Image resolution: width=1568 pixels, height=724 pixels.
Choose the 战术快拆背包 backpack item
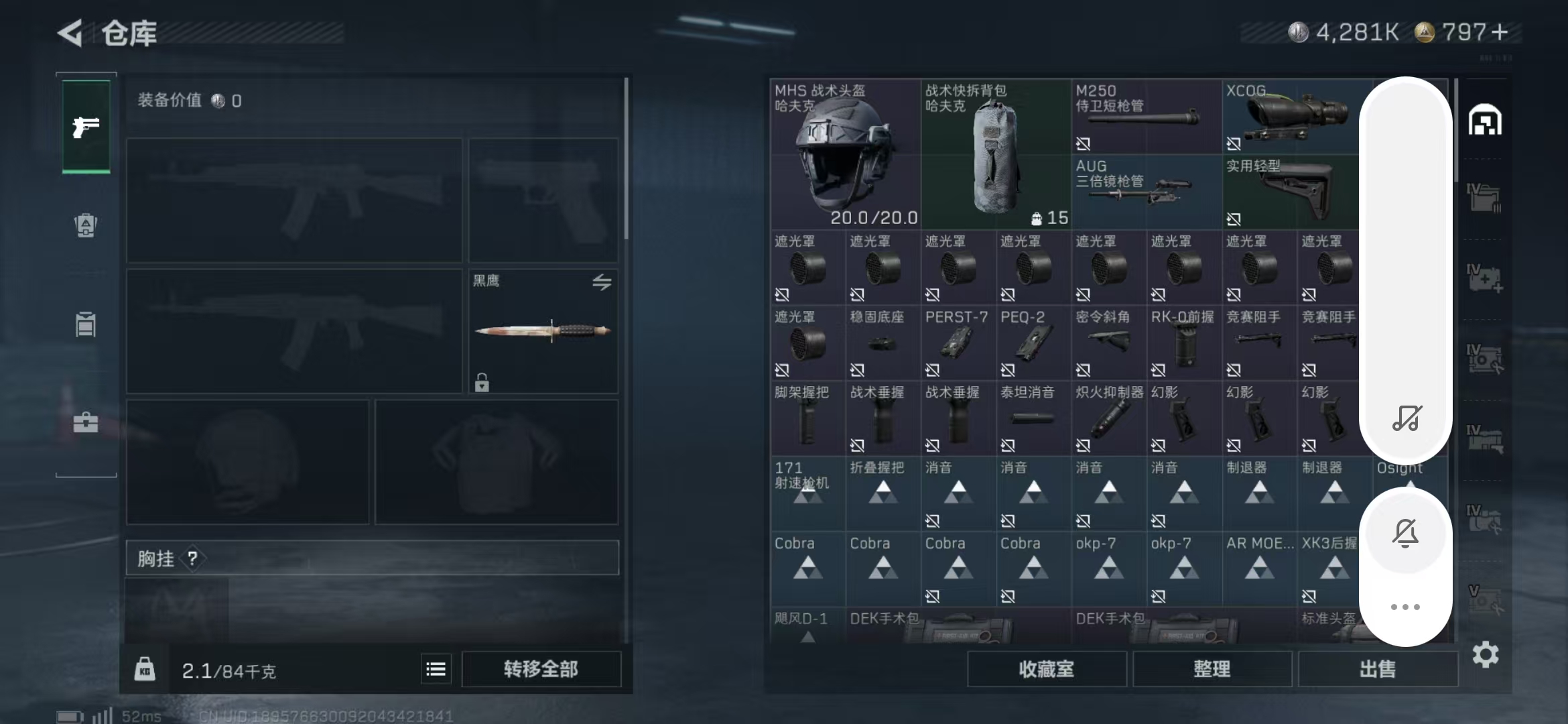[x=995, y=154]
